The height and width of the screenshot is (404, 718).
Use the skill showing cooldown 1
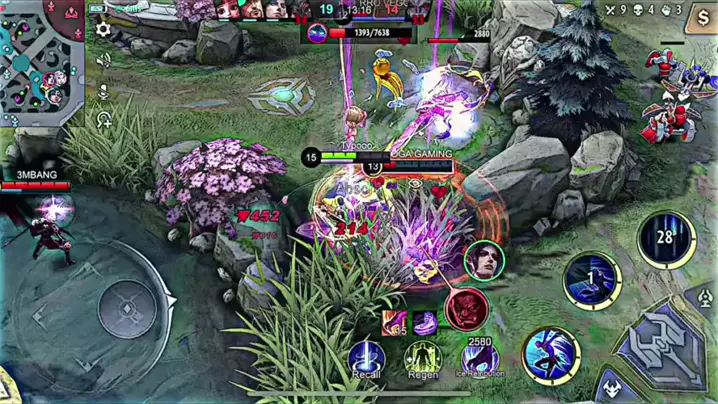click(592, 279)
